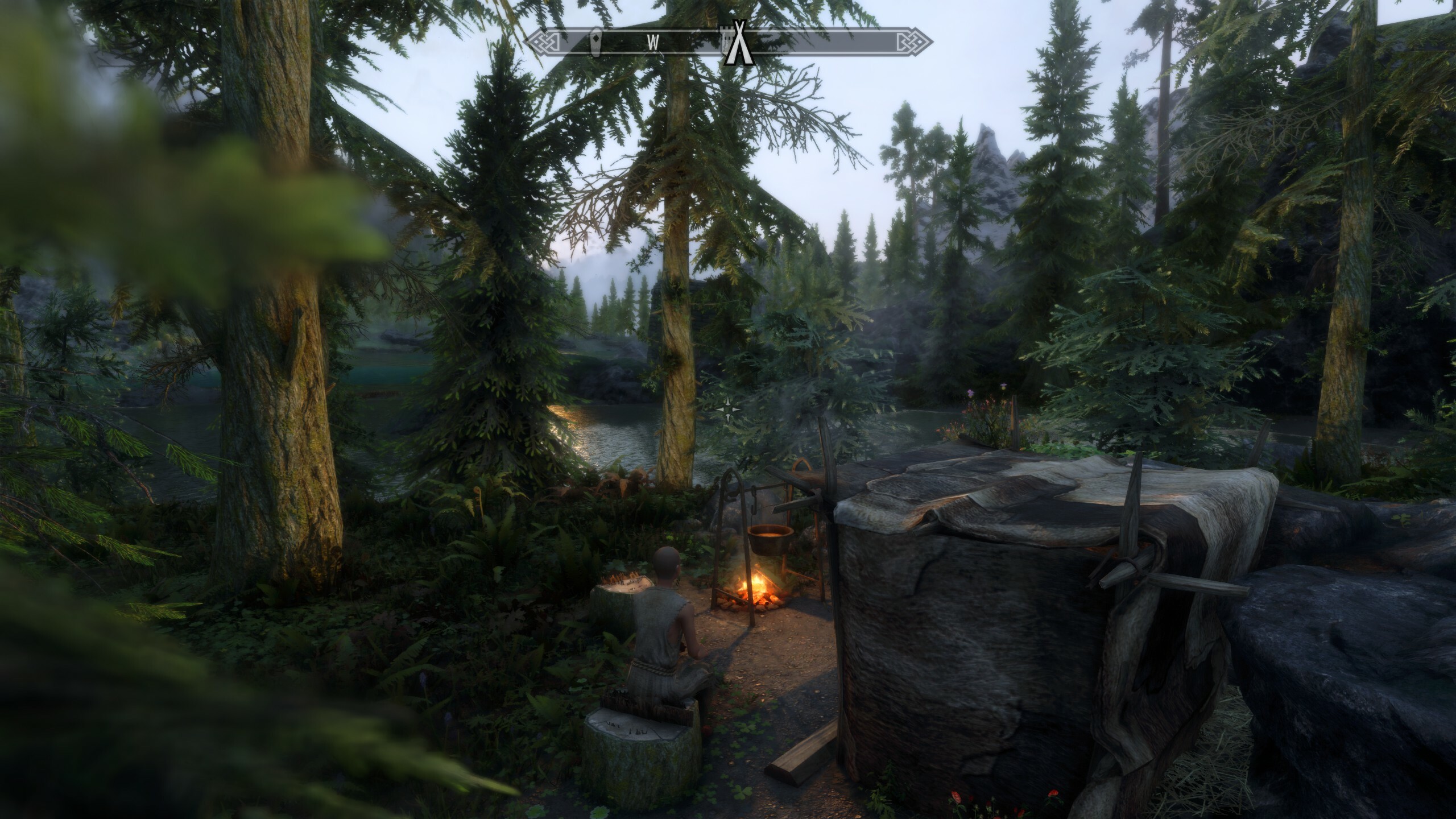1456x819 pixels.
Task: Select the stone tower marker on the compass
Action: tap(726, 41)
